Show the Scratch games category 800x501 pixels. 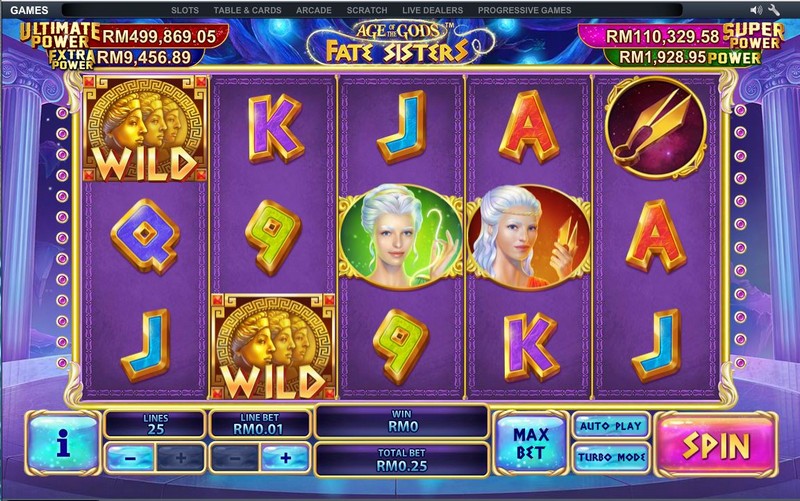(x=366, y=10)
